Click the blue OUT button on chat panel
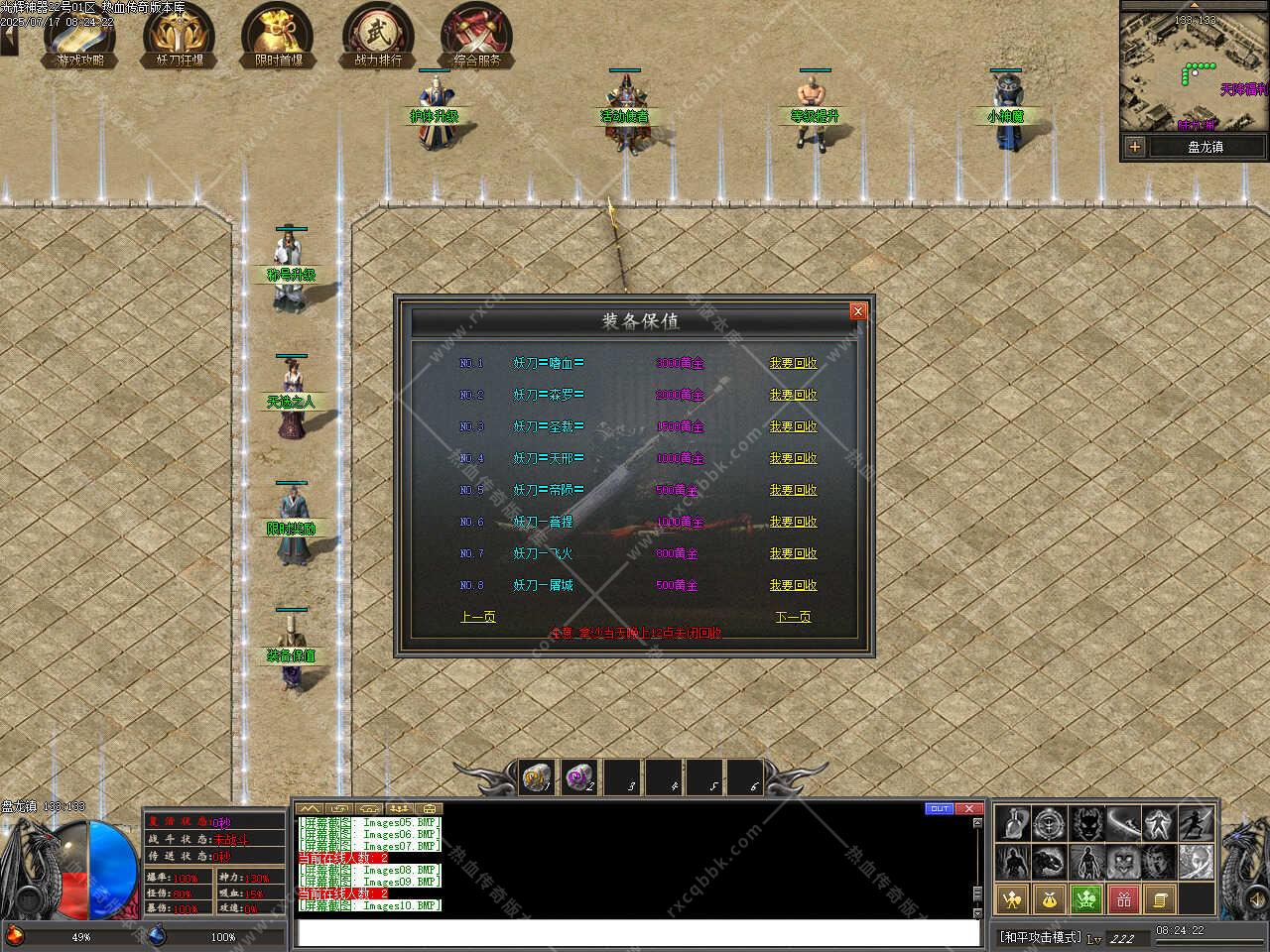Viewport: 1270px width, 952px height. (x=939, y=809)
